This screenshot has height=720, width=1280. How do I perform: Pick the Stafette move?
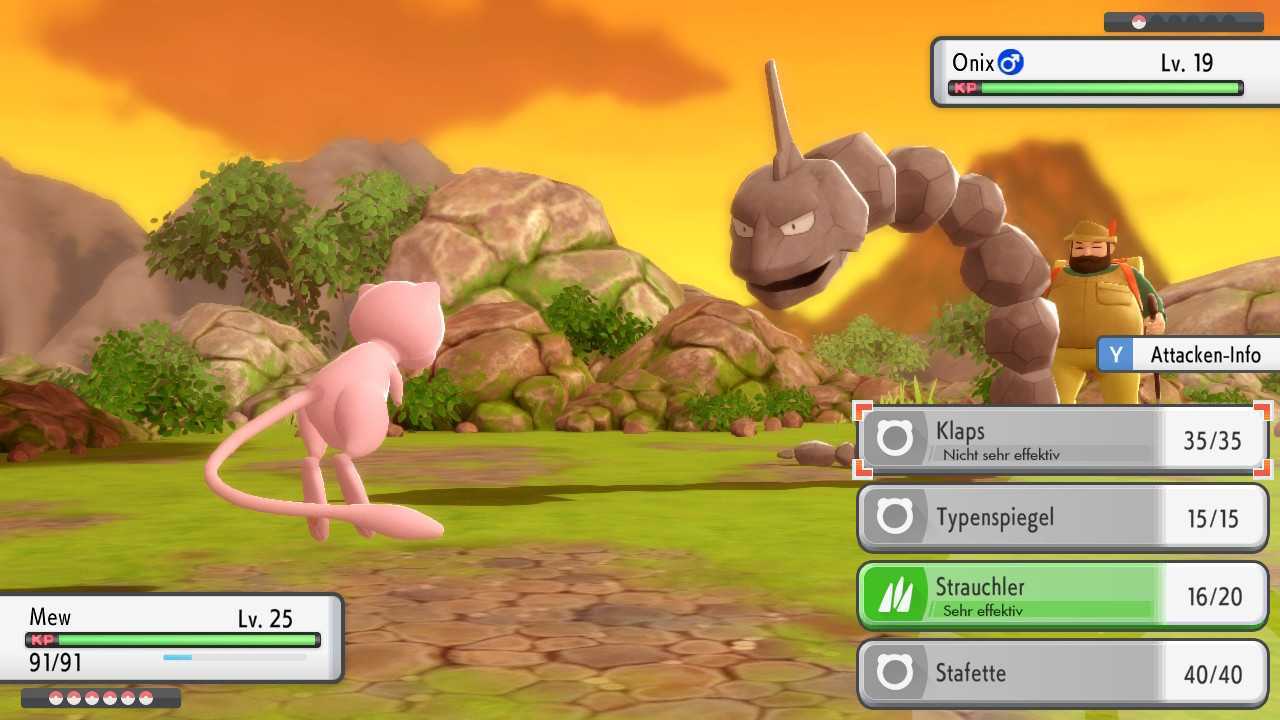click(x=1063, y=673)
